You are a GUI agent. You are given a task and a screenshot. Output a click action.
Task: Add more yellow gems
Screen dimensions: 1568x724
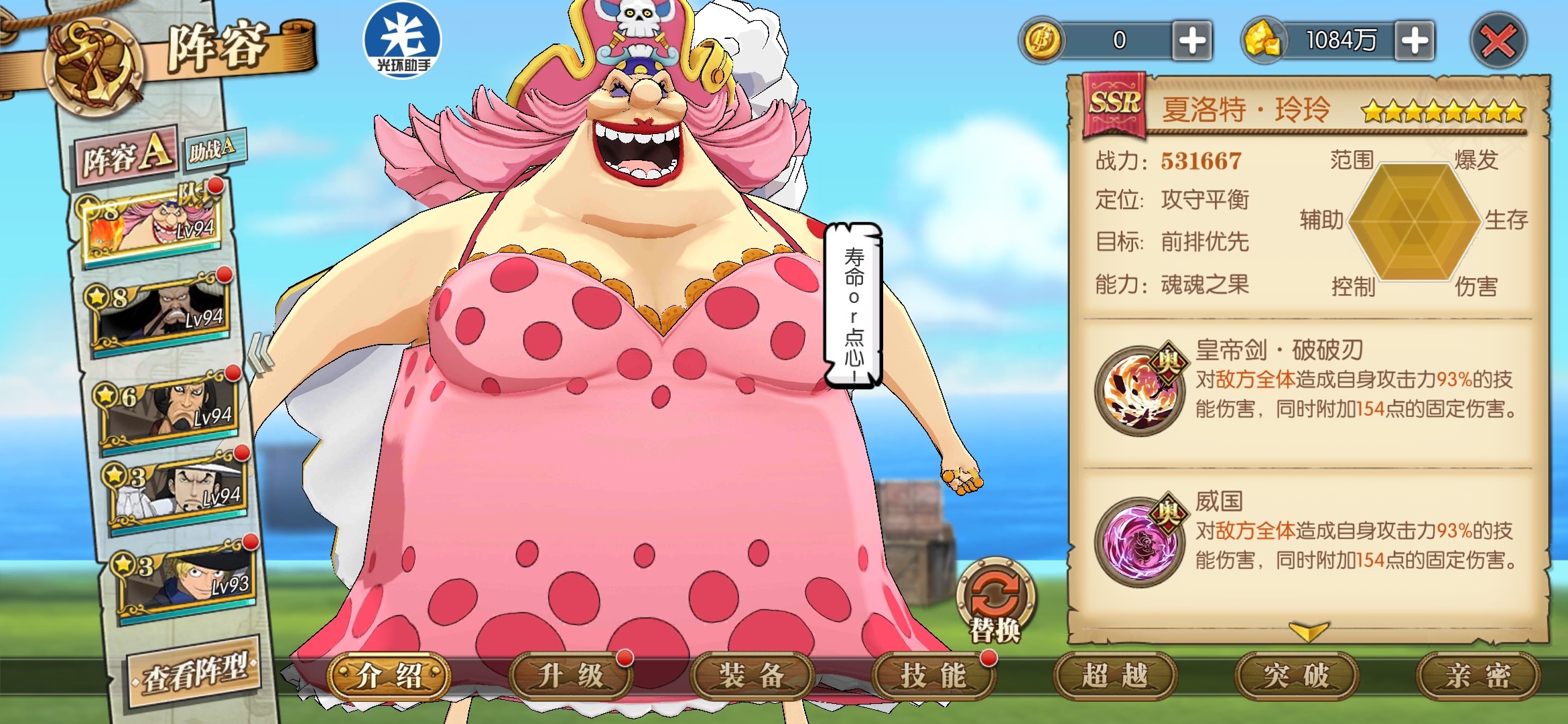pos(1415,41)
